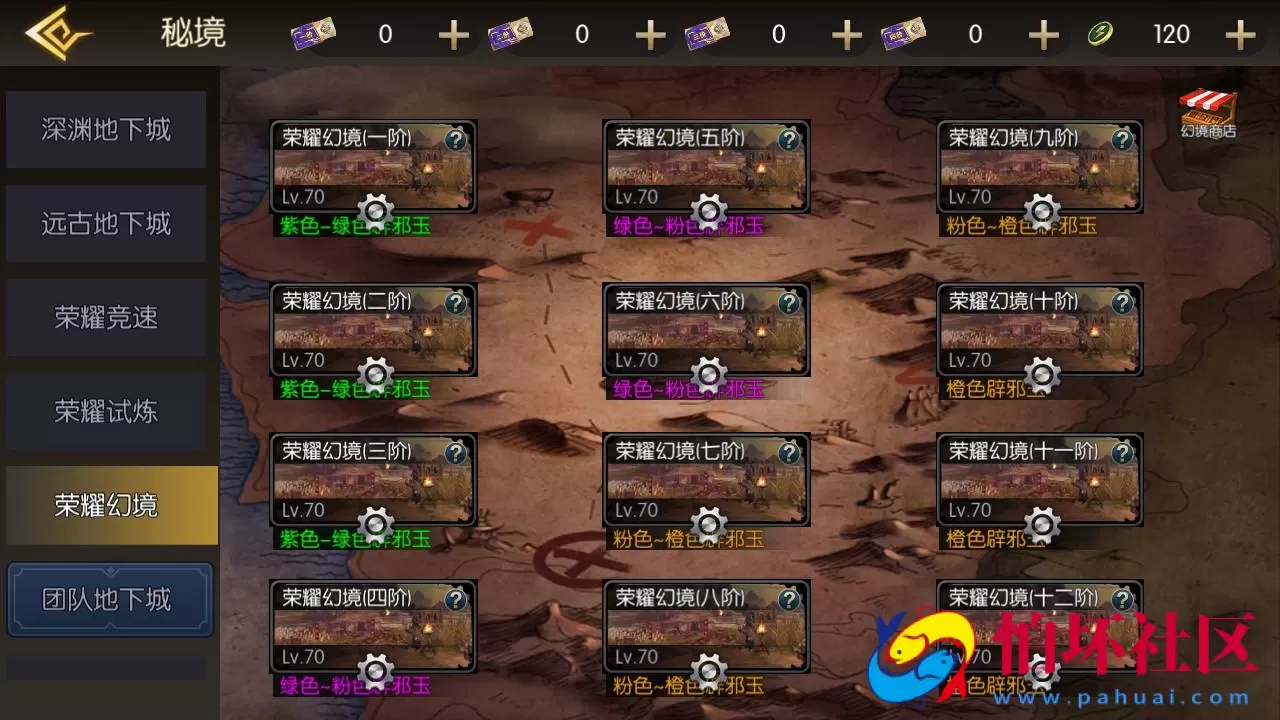Image resolution: width=1280 pixels, height=720 pixels.
Task: Open the question mark help on 荣耀幻境(一阶)
Action: click(457, 141)
